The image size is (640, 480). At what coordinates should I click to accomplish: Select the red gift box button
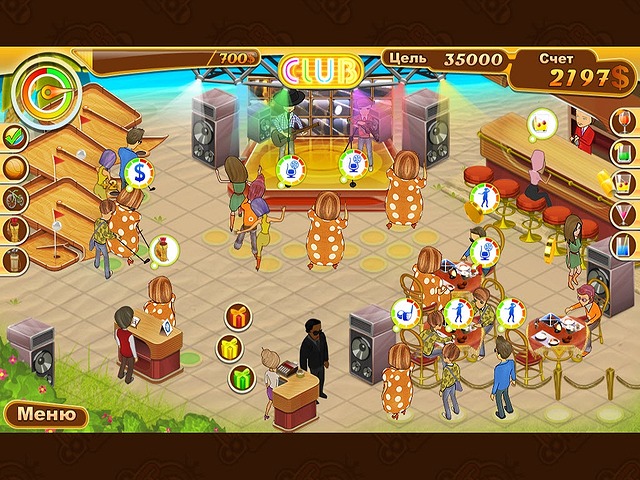click(238, 317)
